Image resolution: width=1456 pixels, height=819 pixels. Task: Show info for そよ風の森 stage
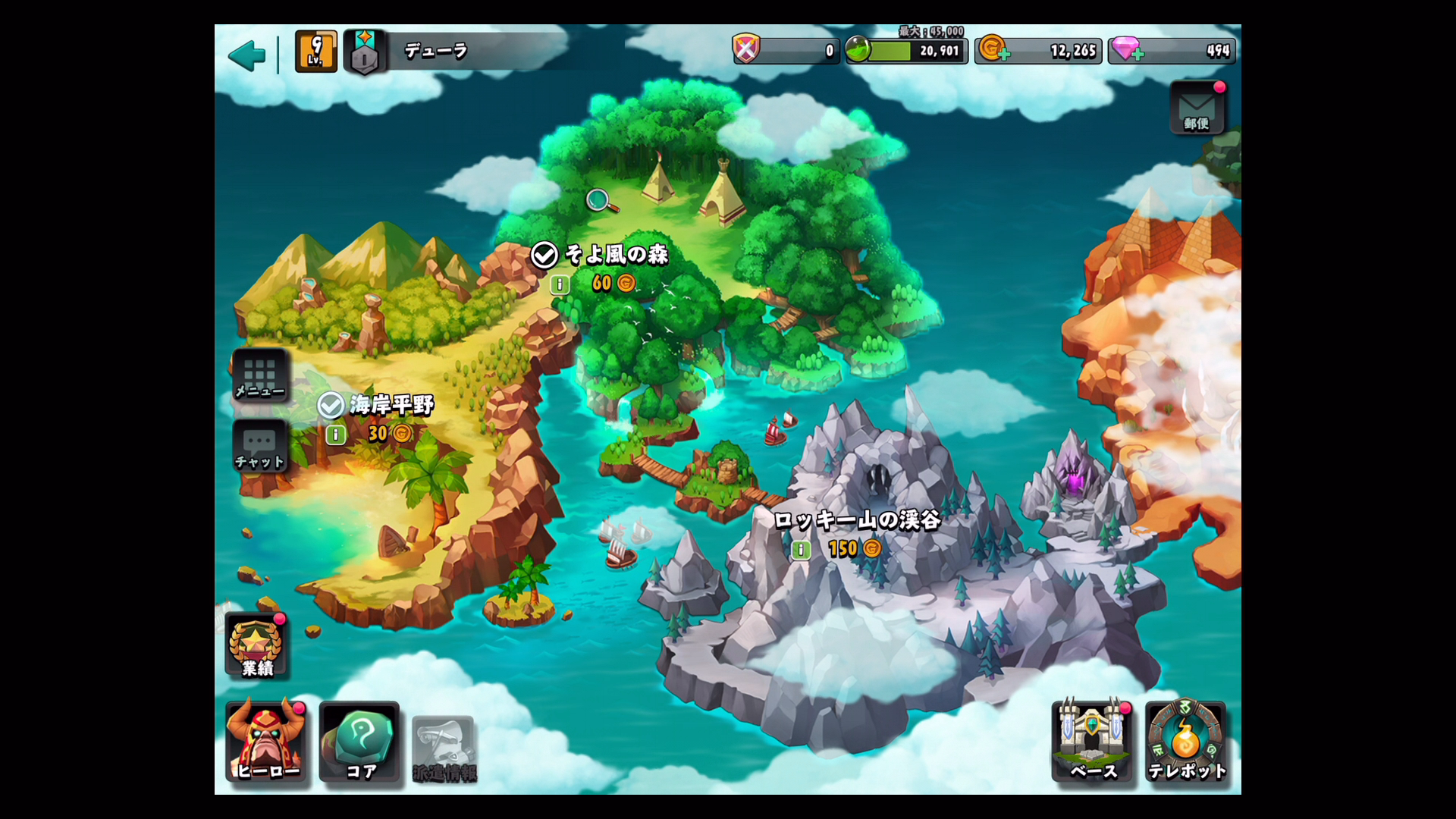click(x=560, y=284)
